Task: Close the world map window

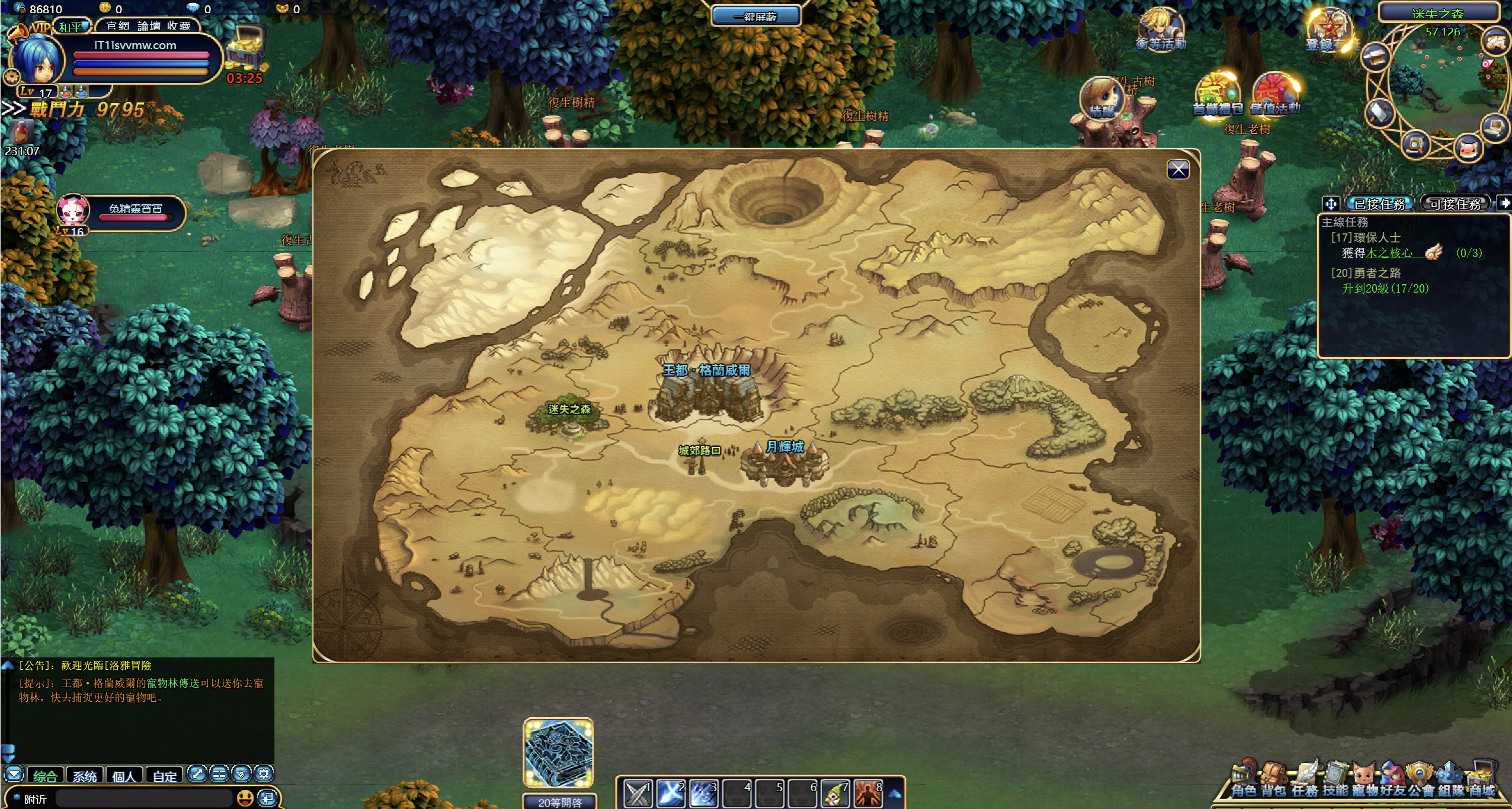Action: (1178, 170)
